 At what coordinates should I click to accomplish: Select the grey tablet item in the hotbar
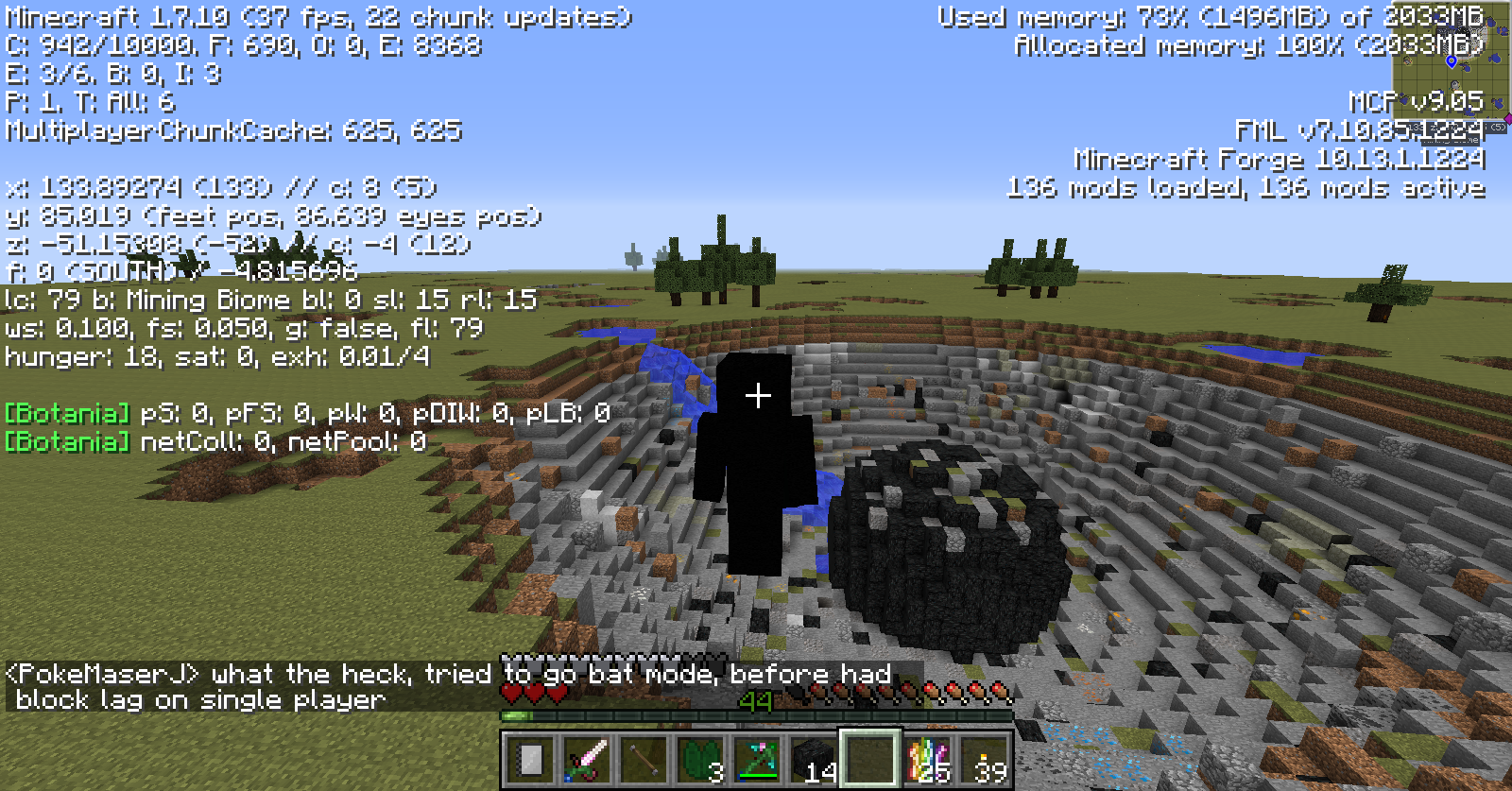click(x=530, y=759)
